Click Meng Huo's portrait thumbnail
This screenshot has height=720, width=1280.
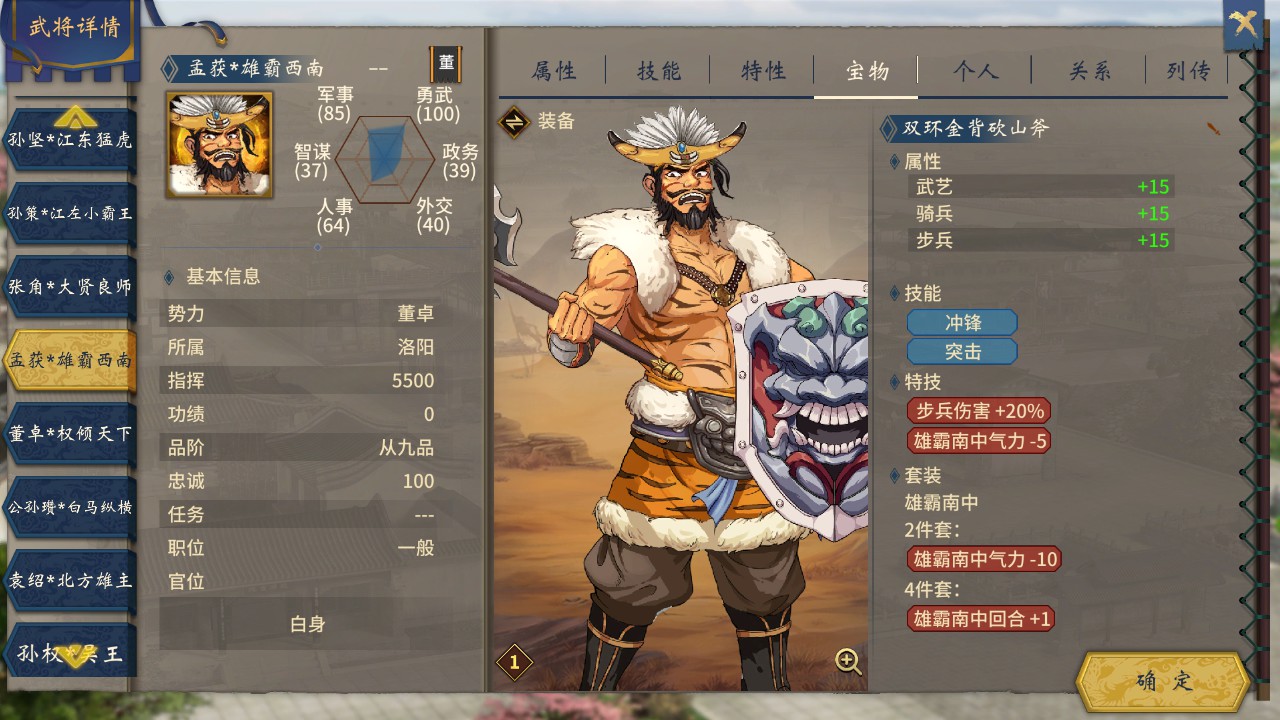click(x=219, y=149)
